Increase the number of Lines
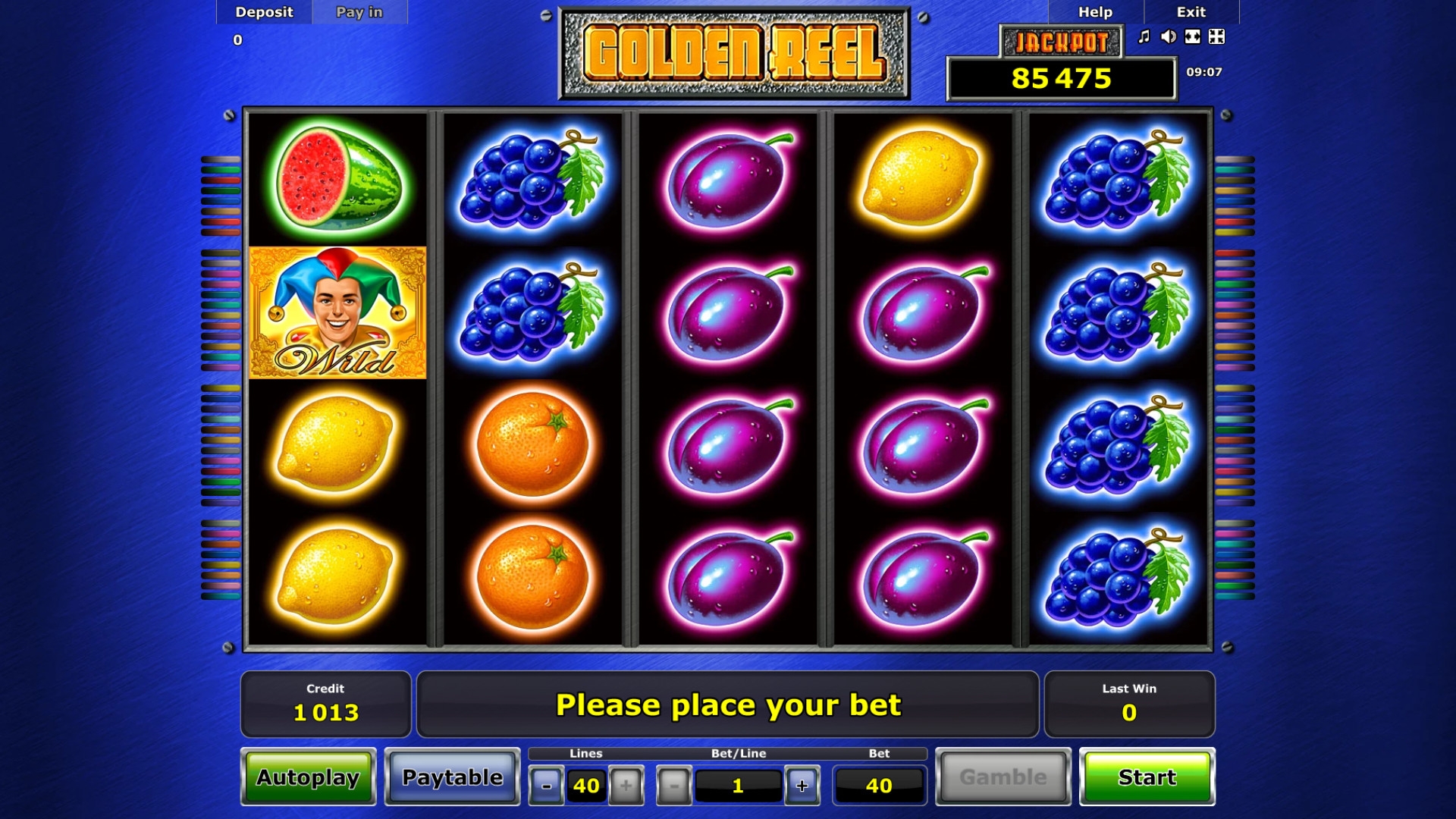The image size is (1456, 819). pyautogui.click(x=626, y=786)
